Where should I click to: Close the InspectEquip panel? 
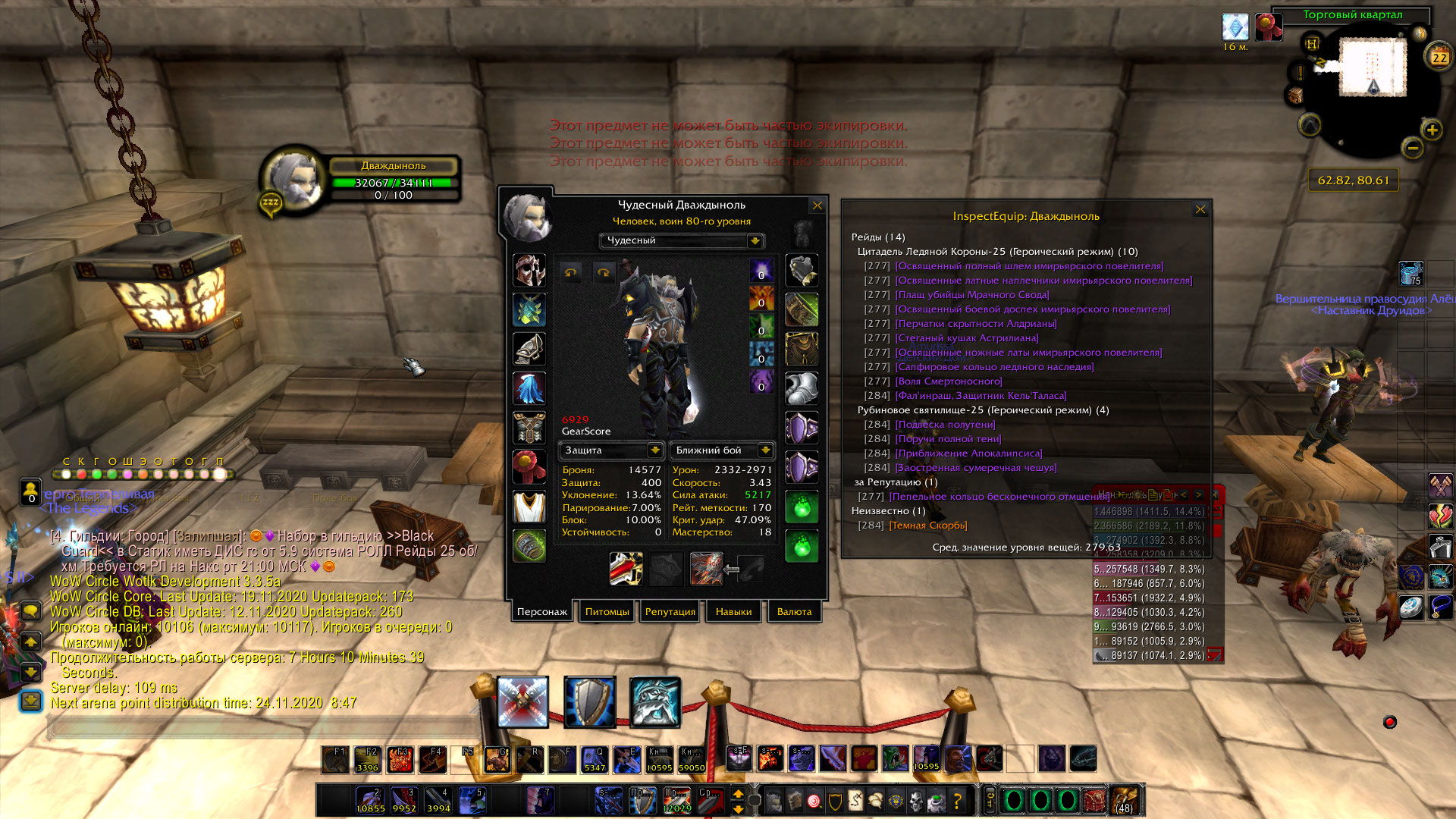click(1200, 209)
